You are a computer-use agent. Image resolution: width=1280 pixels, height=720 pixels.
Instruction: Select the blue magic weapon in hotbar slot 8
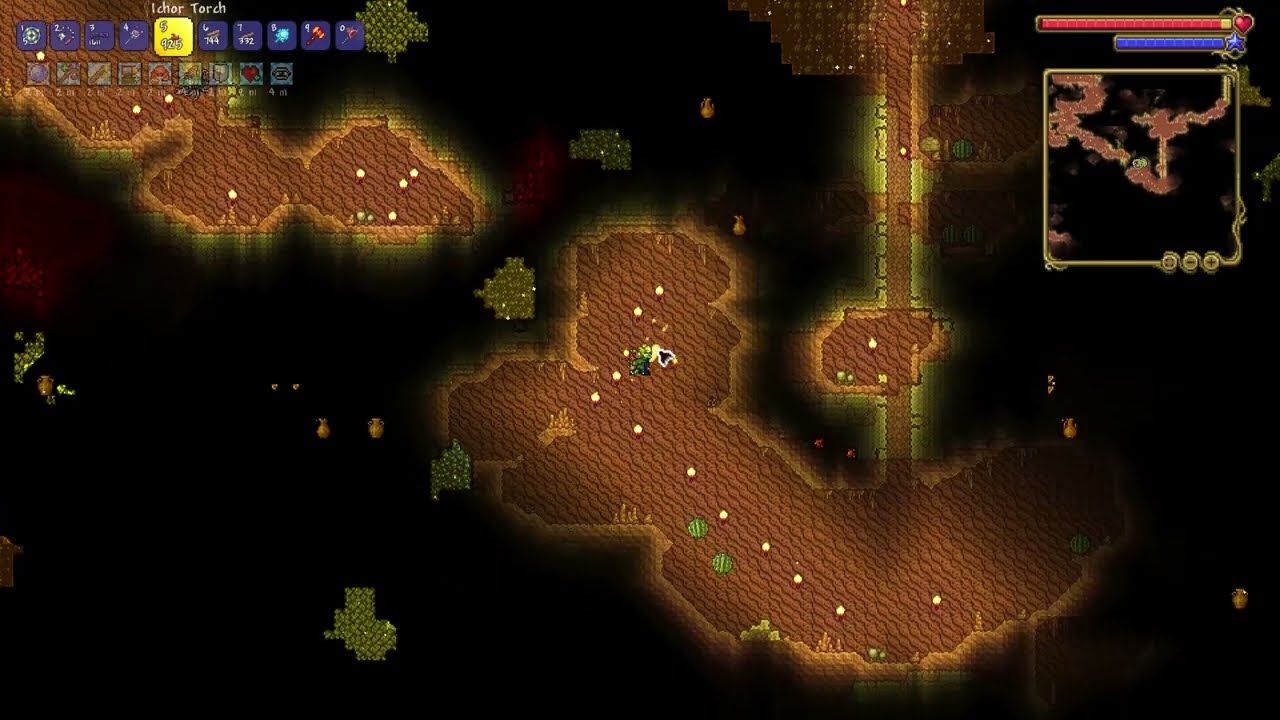pos(281,35)
